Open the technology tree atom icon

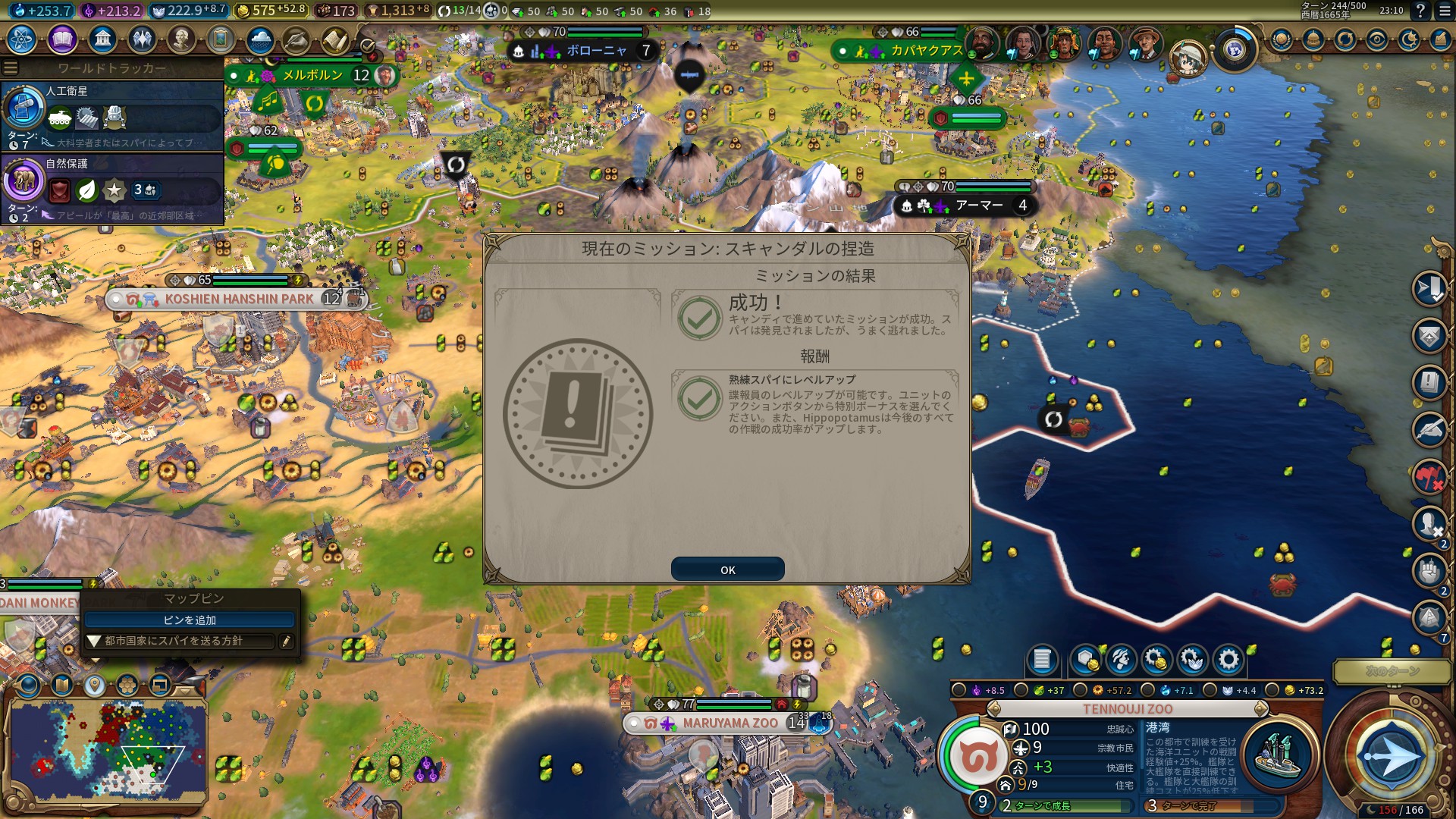(22, 39)
